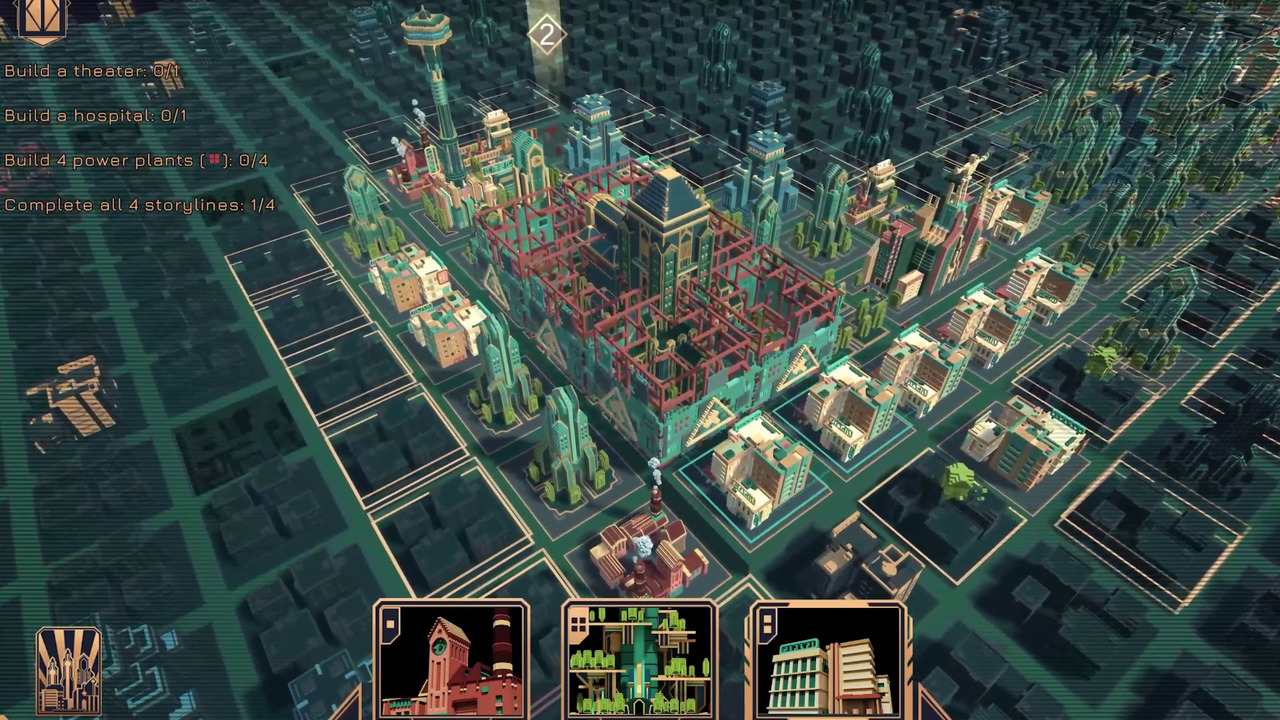The image size is (1280, 720).
Task: Click the four-square footprint icon on tower card
Action: pos(580,624)
